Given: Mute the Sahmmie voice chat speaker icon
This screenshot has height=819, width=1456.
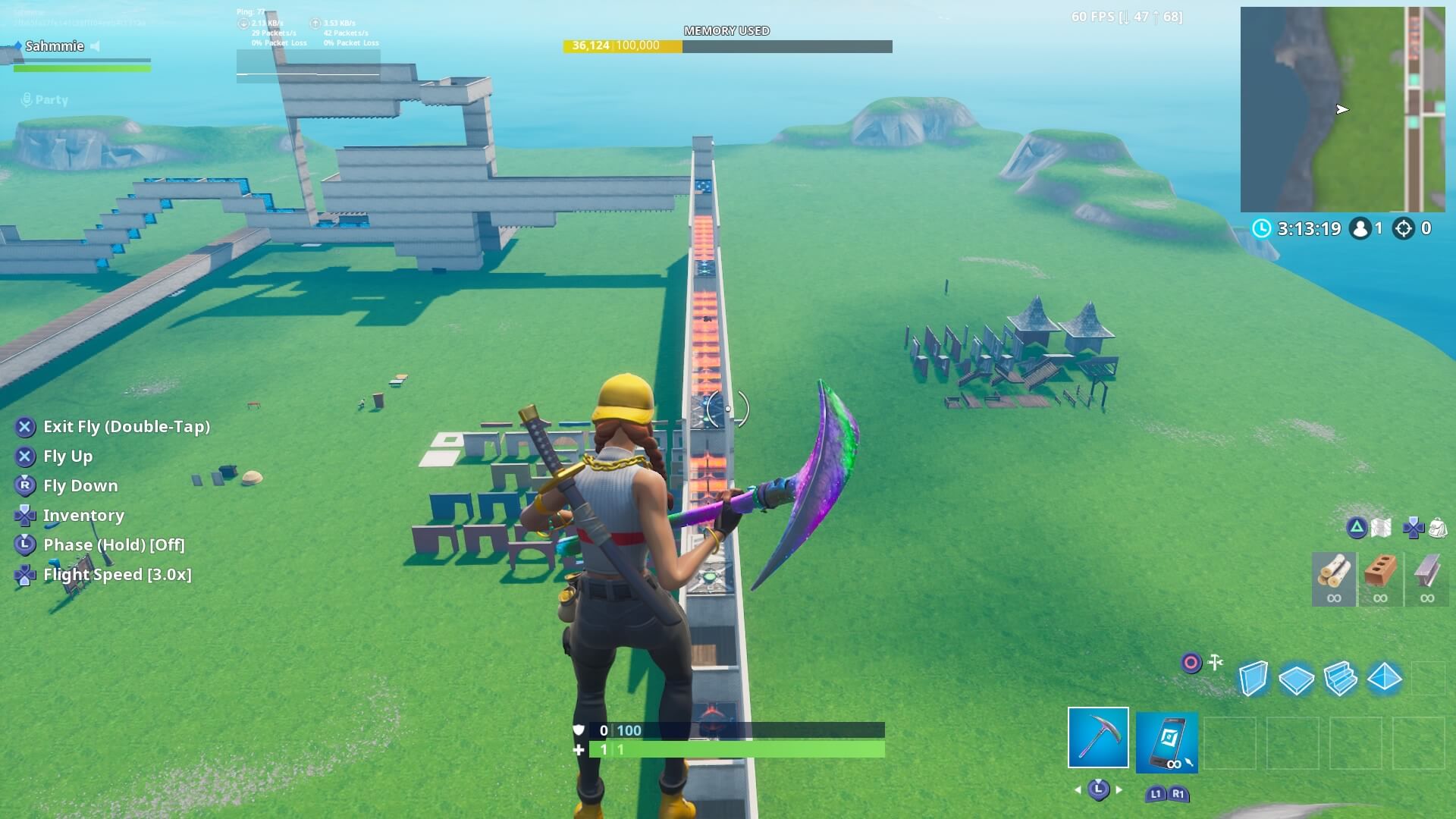Looking at the screenshot, I should coord(93,45).
